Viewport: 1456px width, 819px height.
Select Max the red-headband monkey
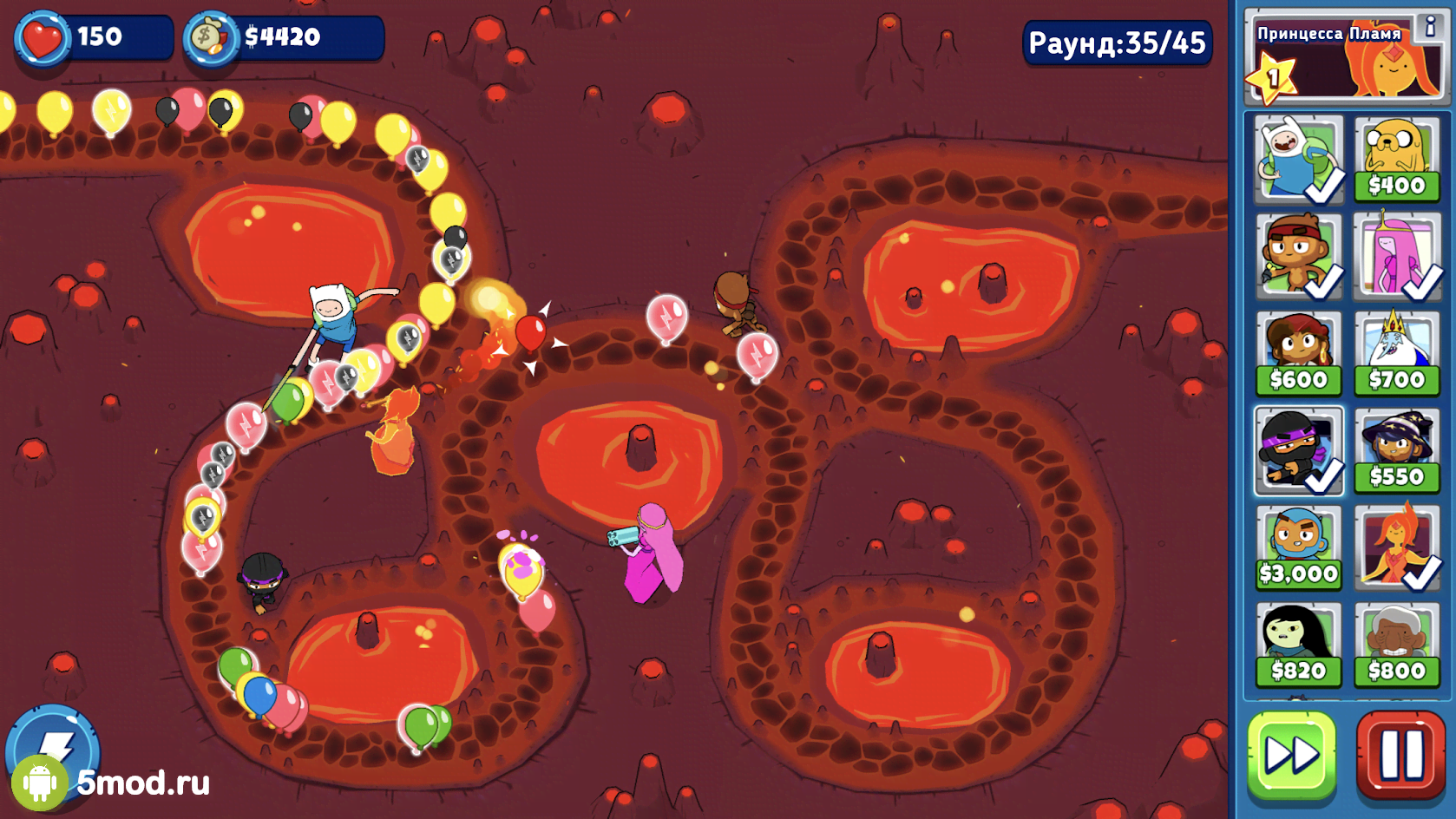tap(1298, 257)
